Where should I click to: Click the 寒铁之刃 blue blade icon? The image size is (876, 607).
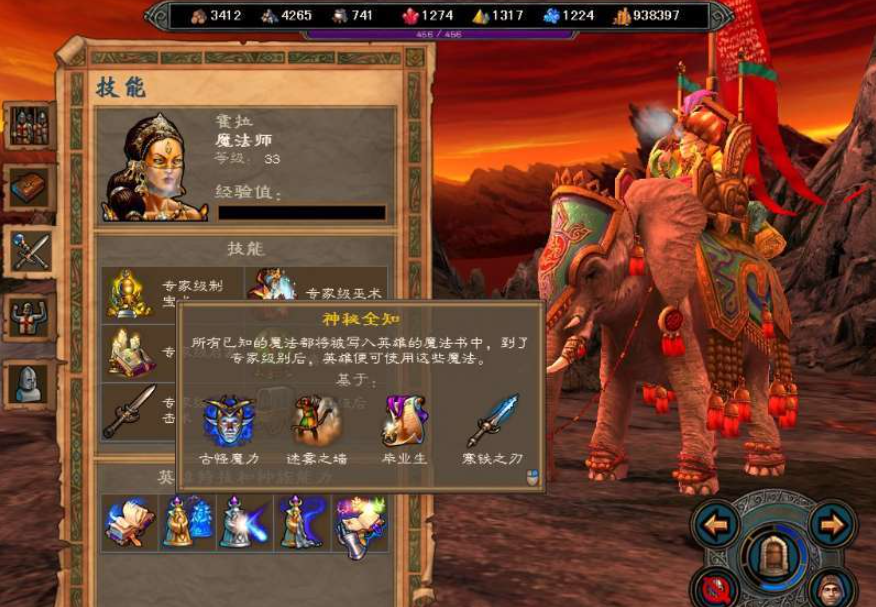click(496, 420)
